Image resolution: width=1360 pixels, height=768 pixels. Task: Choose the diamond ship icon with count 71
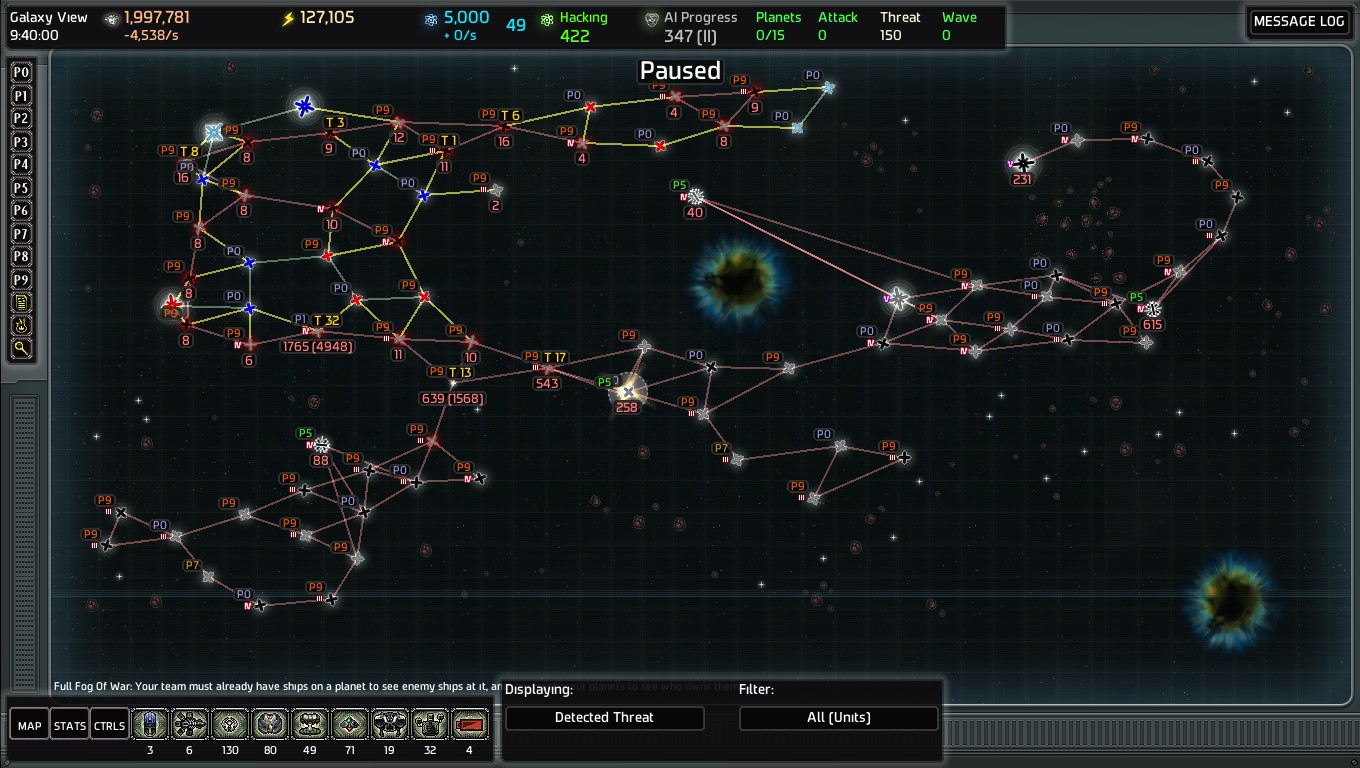click(350, 724)
